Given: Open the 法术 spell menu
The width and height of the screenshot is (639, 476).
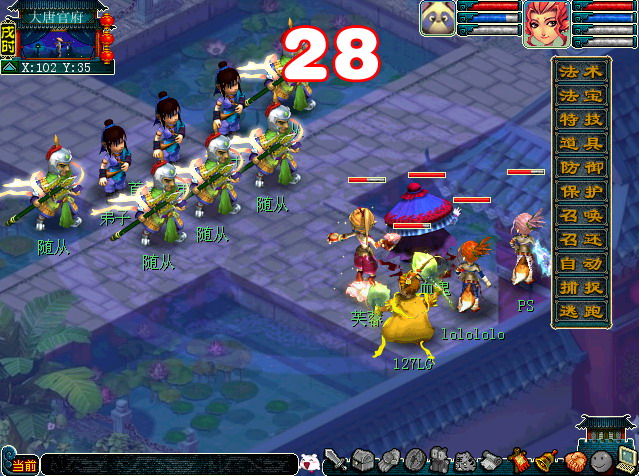Looking at the screenshot, I should (581, 71).
